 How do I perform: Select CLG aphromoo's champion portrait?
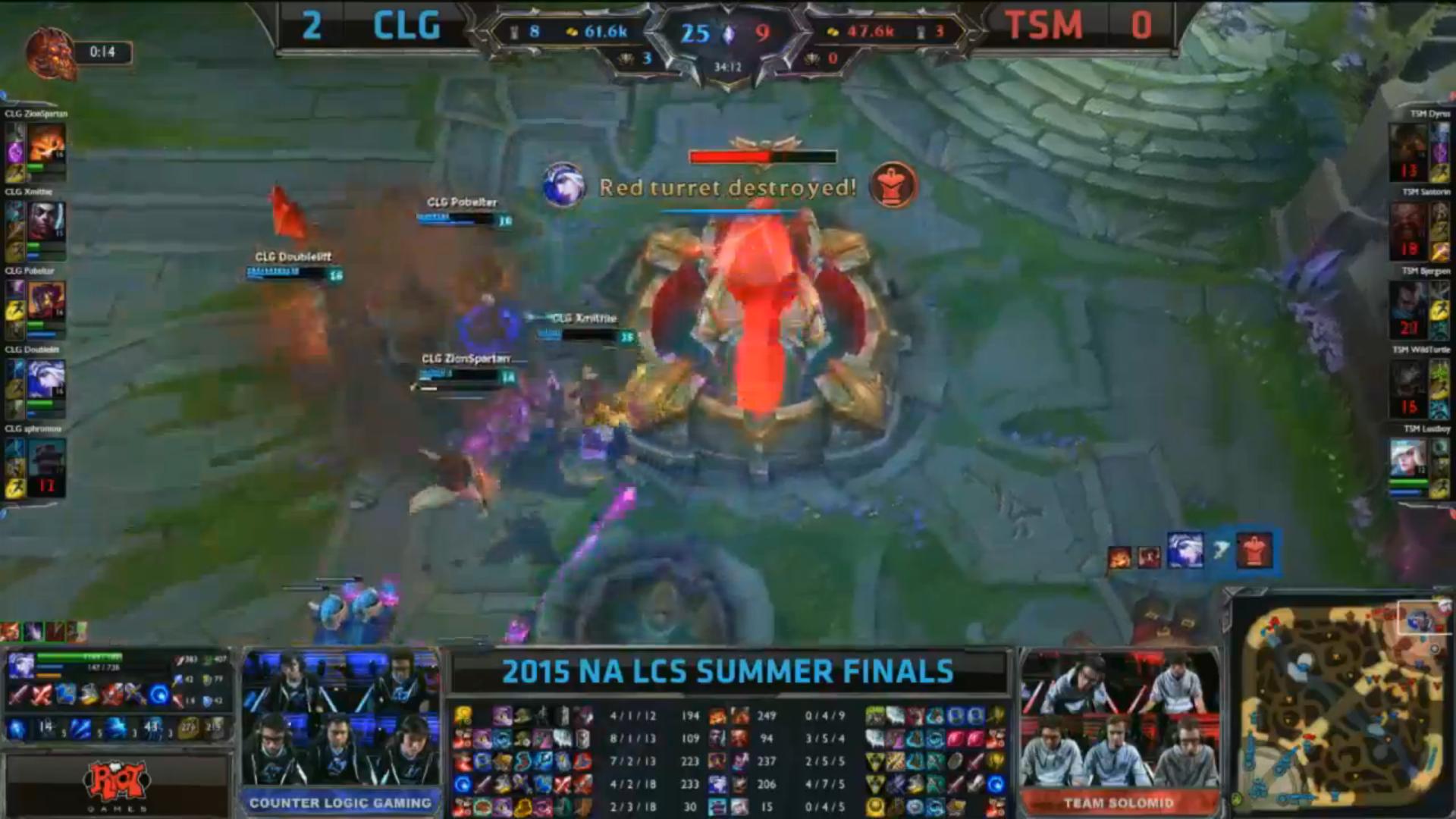coord(47,459)
